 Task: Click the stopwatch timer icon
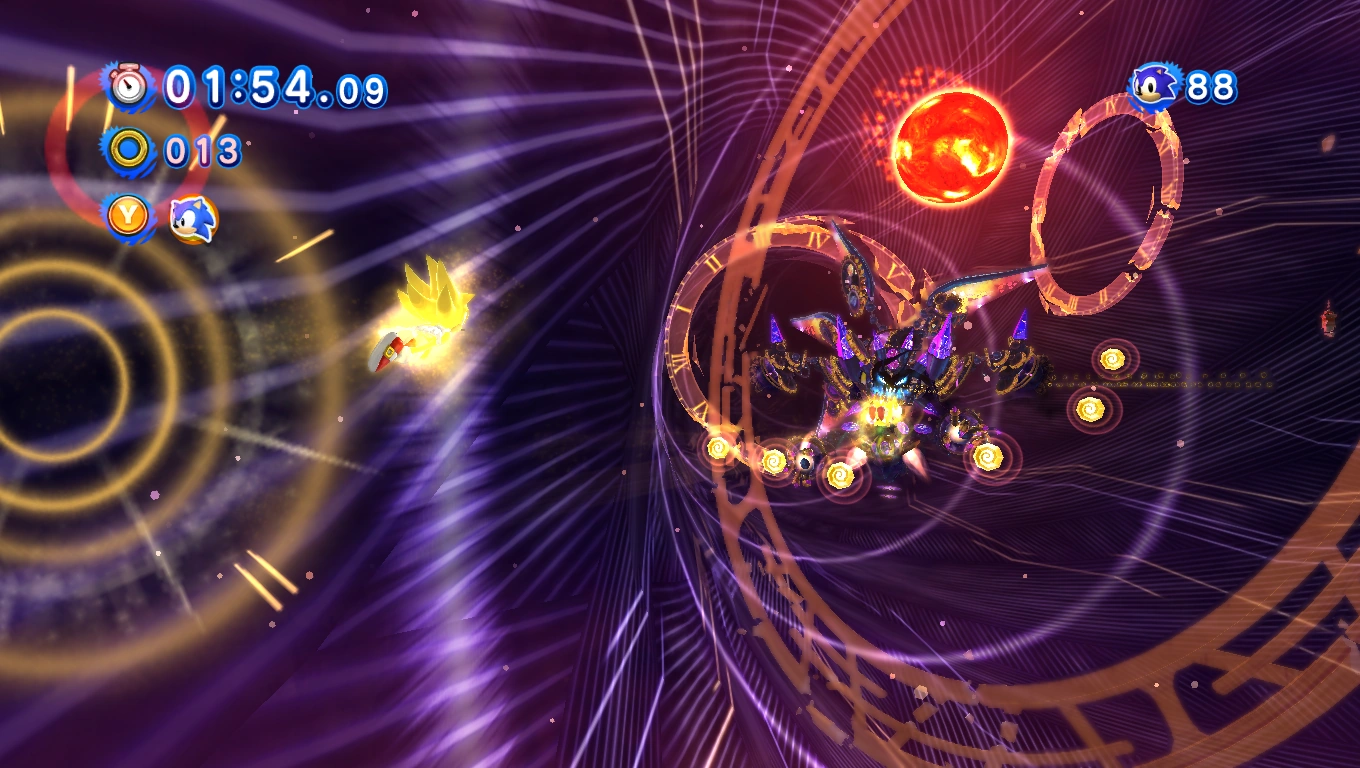coord(129,88)
